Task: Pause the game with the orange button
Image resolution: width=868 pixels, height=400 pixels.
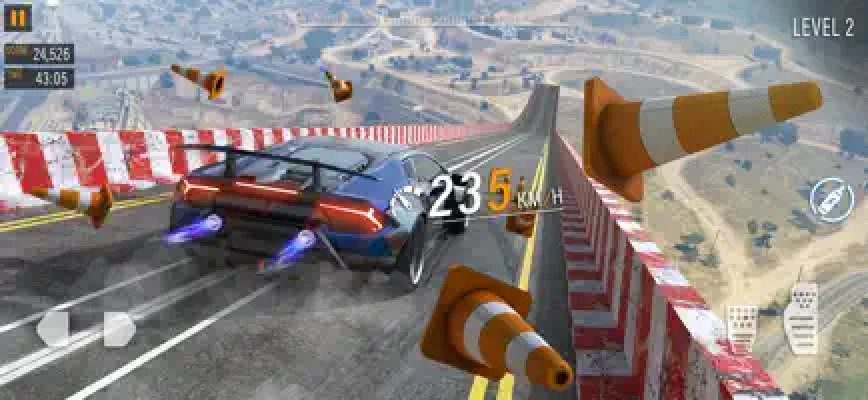Action: pyautogui.click(x=19, y=17)
